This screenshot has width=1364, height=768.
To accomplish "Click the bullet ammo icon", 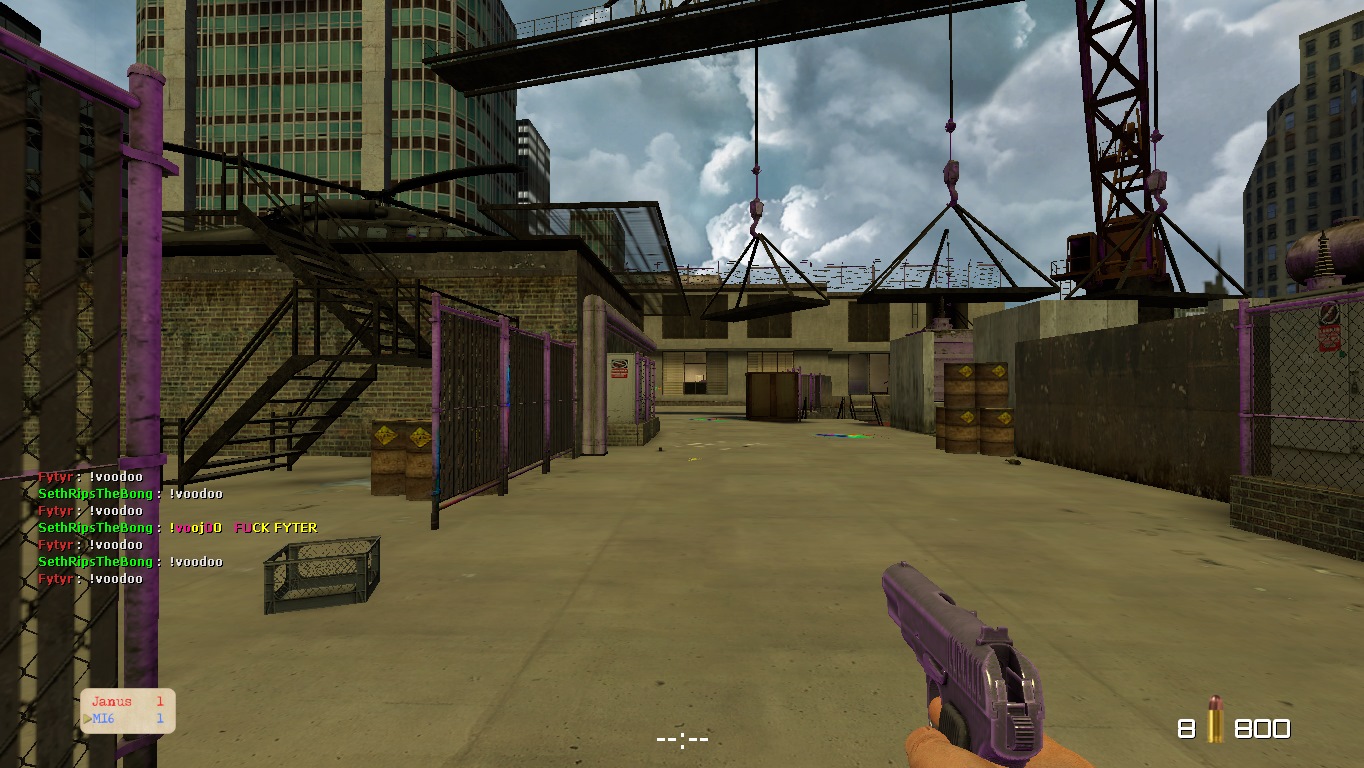I will pyautogui.click(x=1215, y=719).
